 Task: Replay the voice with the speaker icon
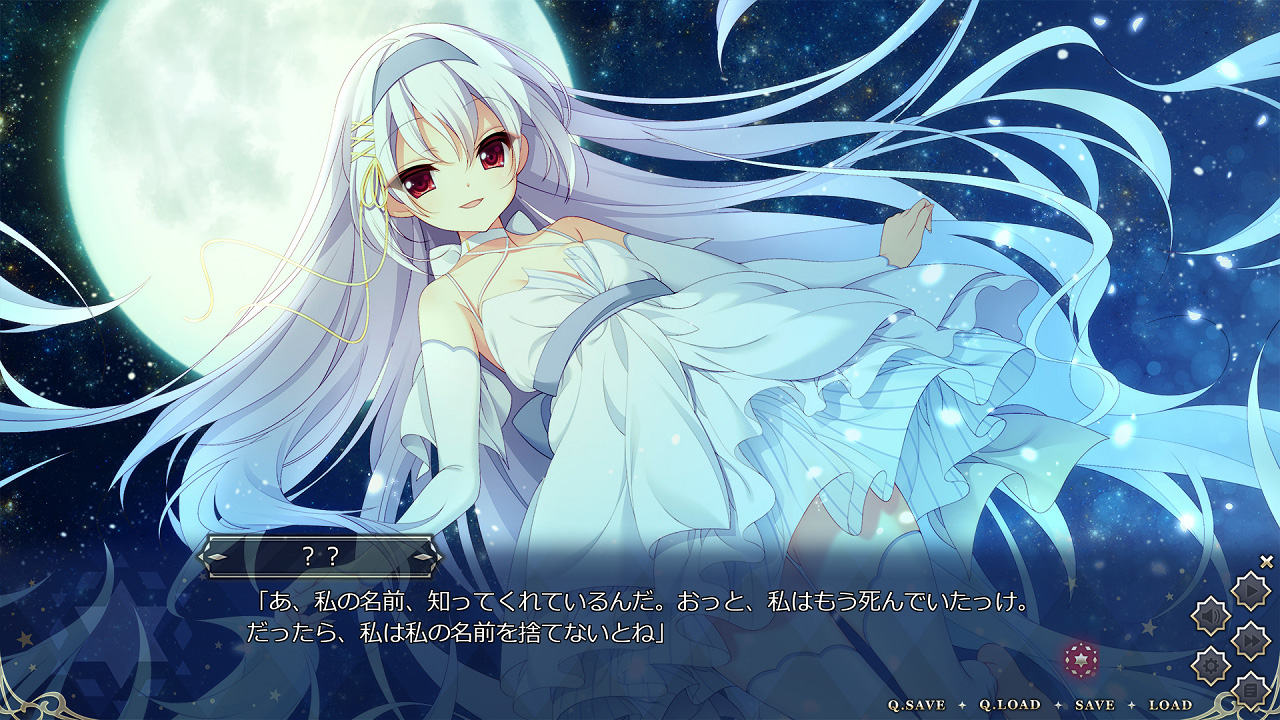tap(1211, 616)
